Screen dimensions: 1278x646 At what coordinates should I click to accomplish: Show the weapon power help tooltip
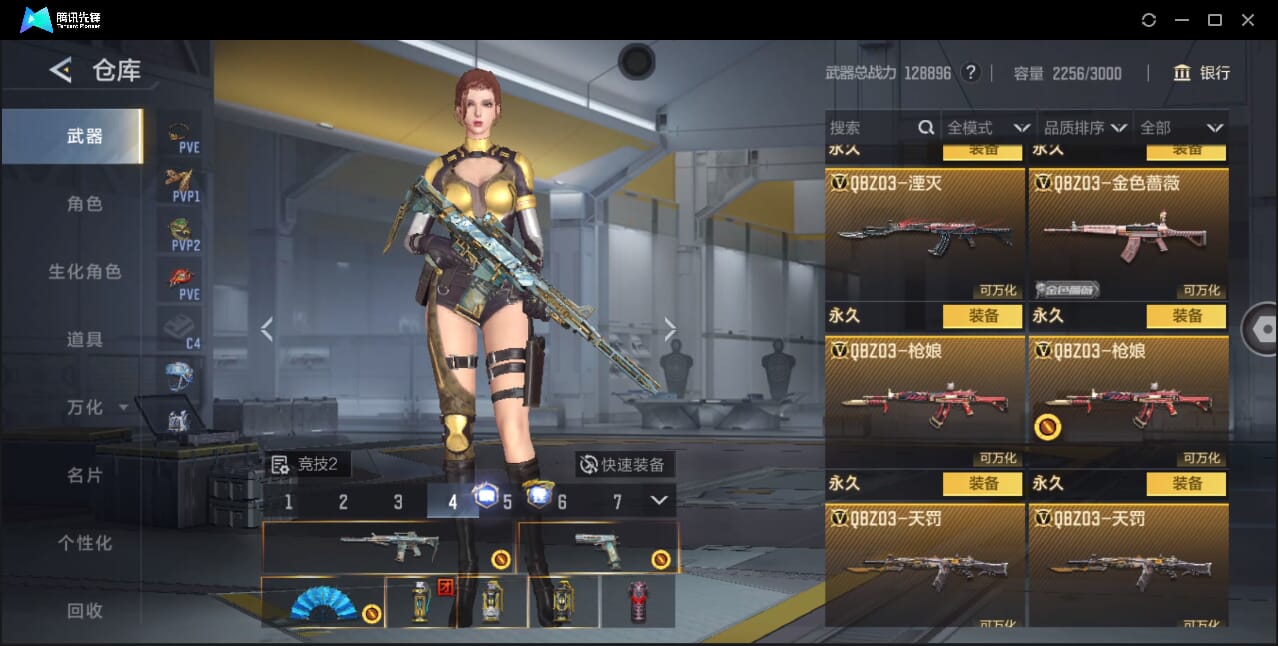[970, 73]
